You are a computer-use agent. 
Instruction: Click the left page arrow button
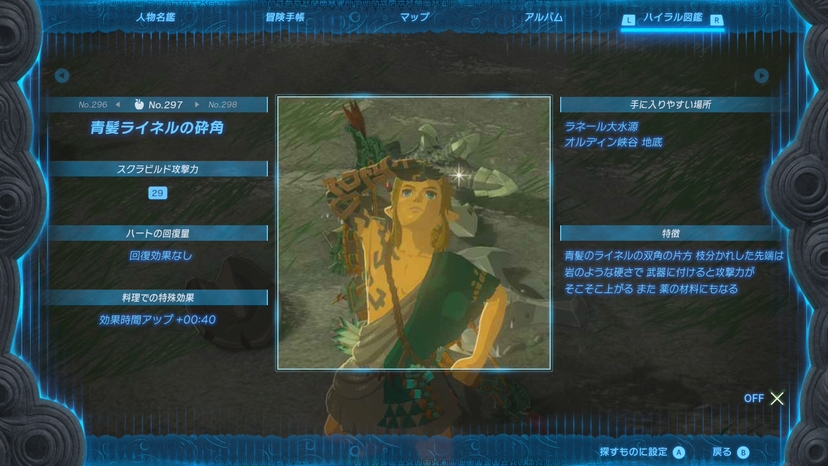point(62,76)
